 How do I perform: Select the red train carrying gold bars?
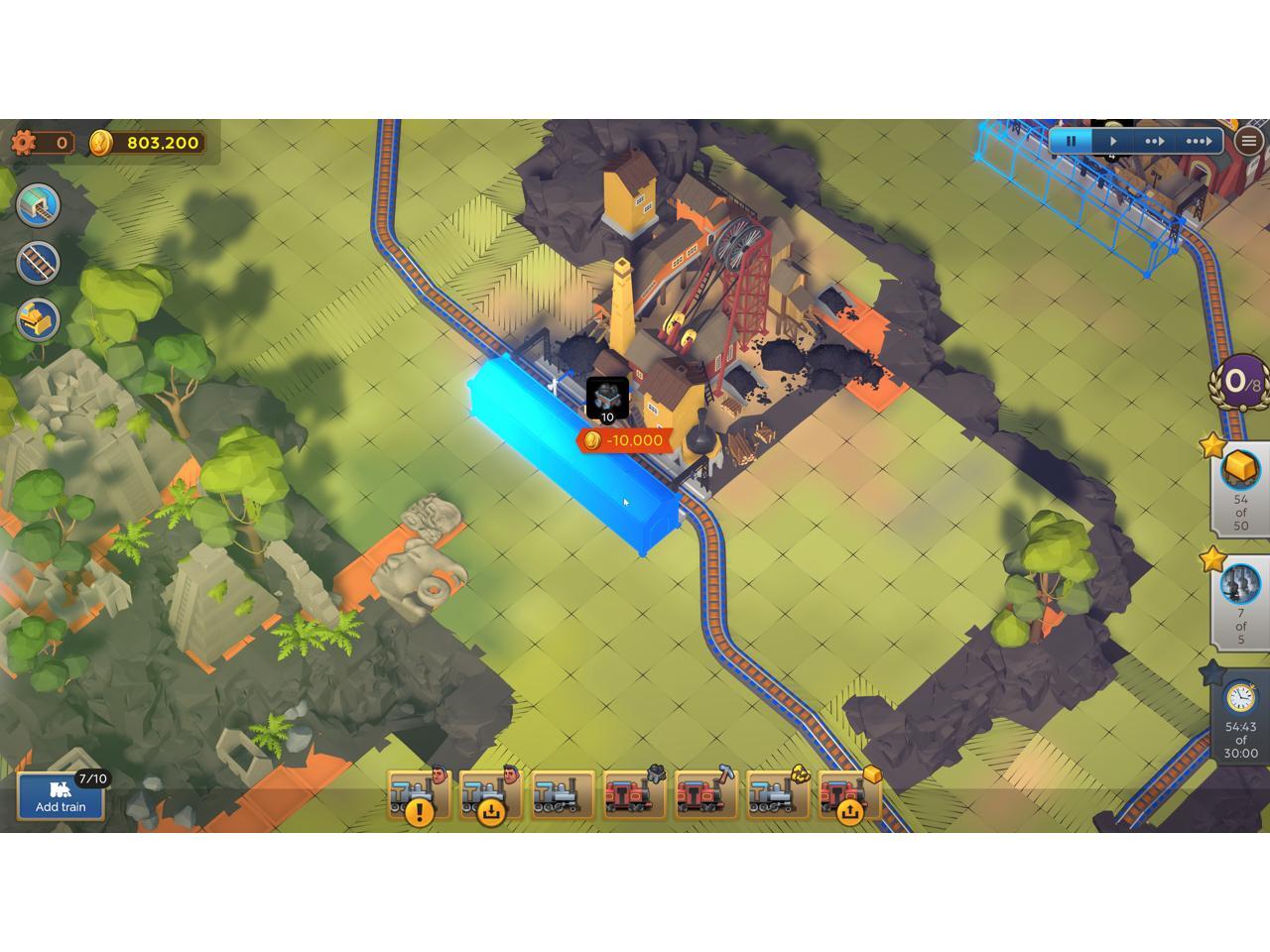(848, 795)
